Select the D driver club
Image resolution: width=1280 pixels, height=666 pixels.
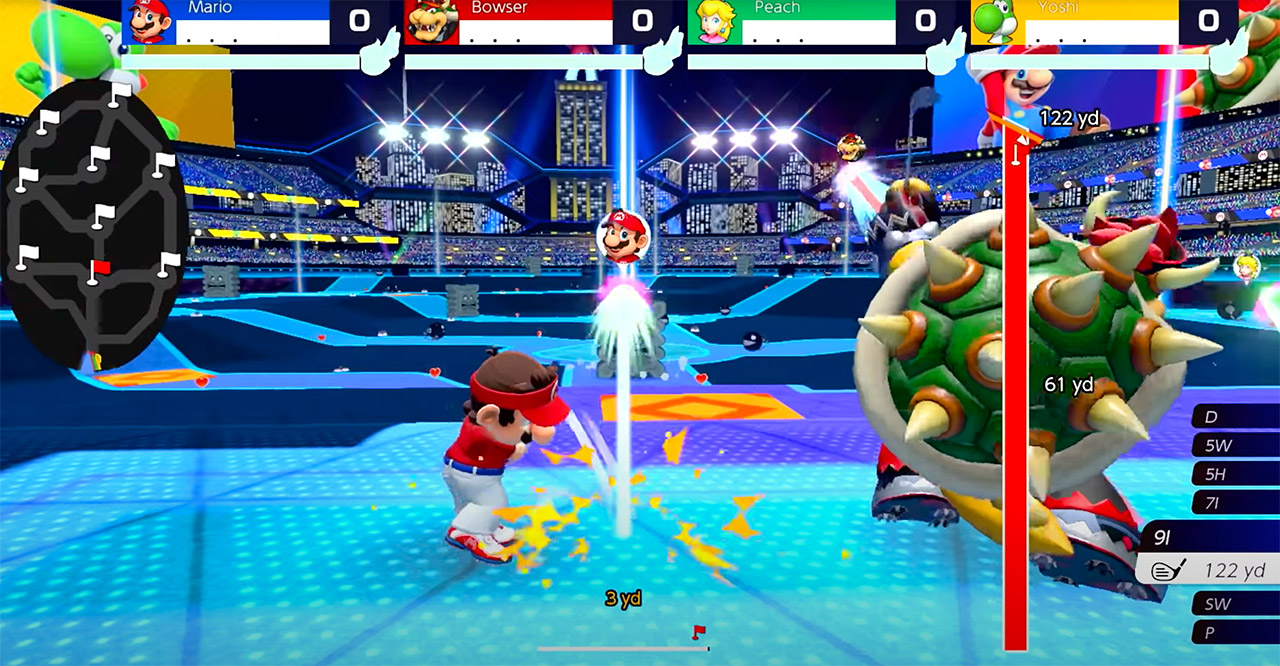[x=1236, y=416]
